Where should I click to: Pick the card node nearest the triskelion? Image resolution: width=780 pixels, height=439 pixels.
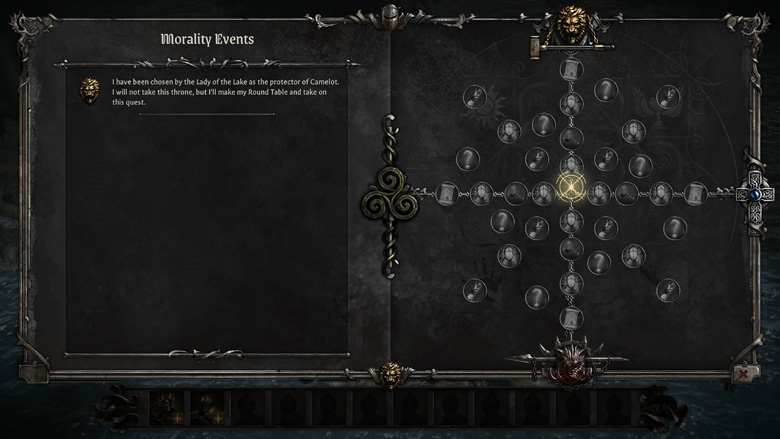point(447,193)
